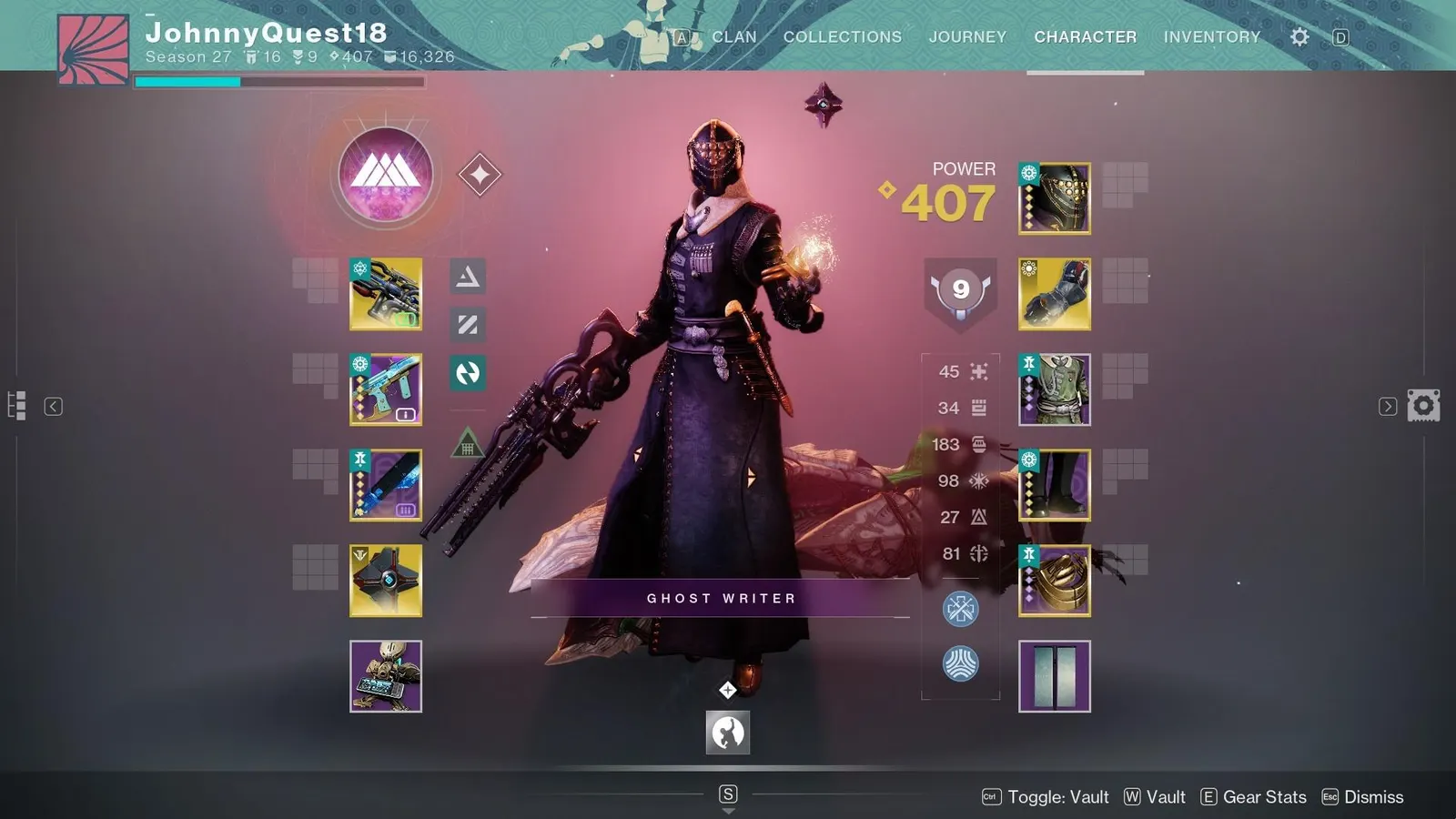Open the settings gear in the top bar

[x=1299, y=36]
